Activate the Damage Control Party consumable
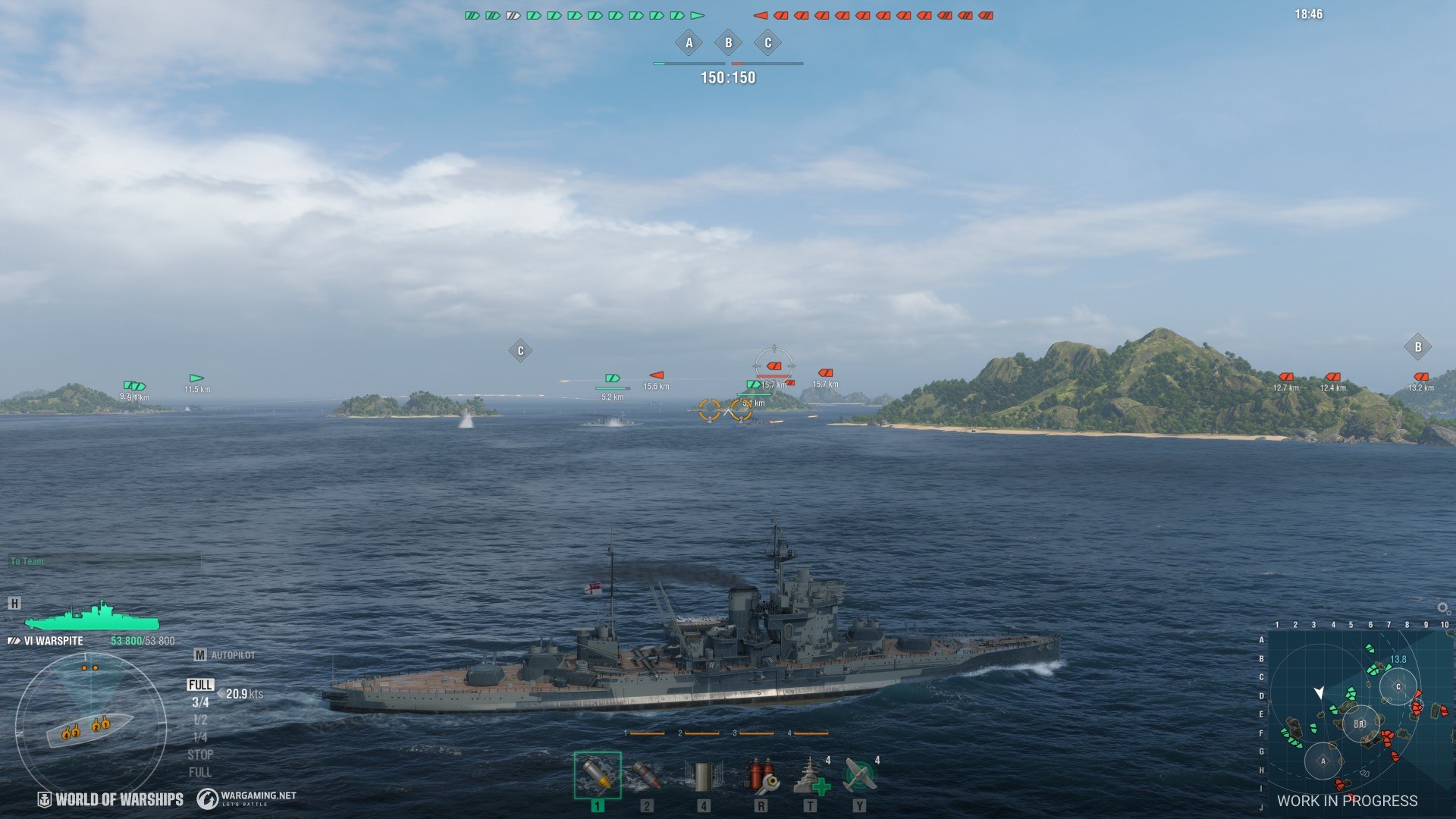Image resolution: width=1456 pixels, height=819 pixels. [761, 775]
